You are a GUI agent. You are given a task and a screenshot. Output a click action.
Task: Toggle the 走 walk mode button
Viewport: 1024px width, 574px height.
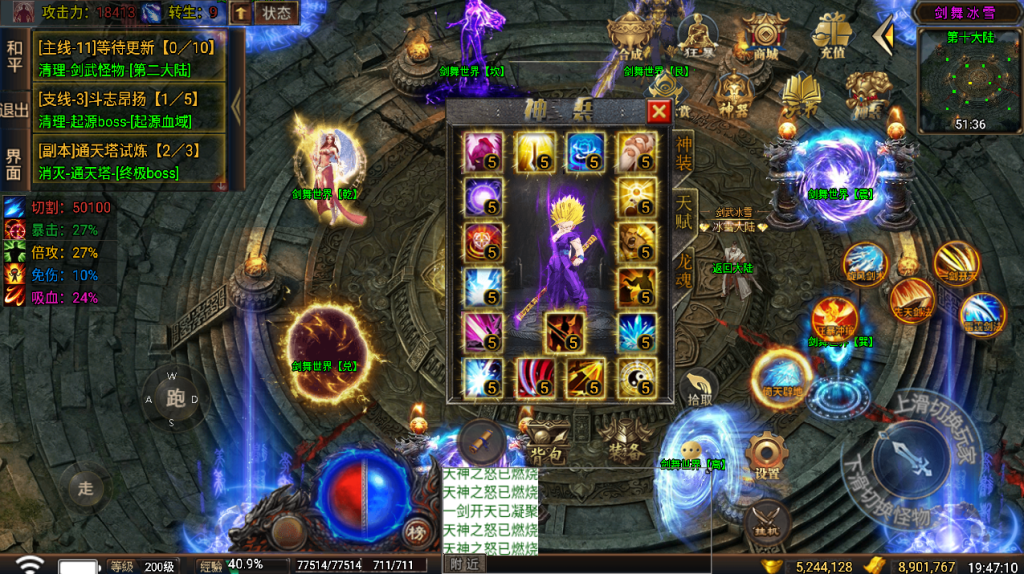[x=87, y=488]
